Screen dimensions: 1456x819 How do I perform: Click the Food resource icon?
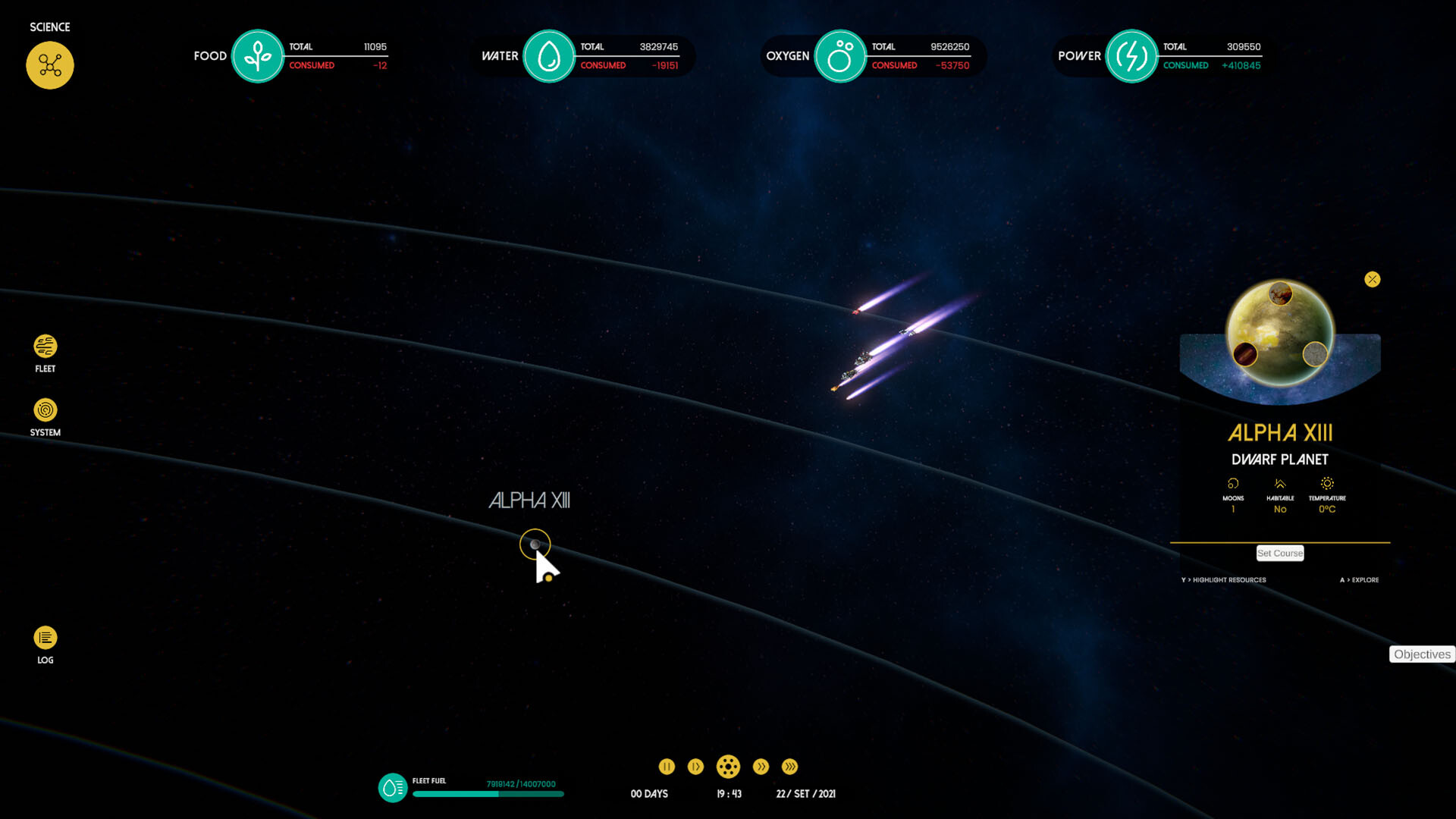coord(258,56)
